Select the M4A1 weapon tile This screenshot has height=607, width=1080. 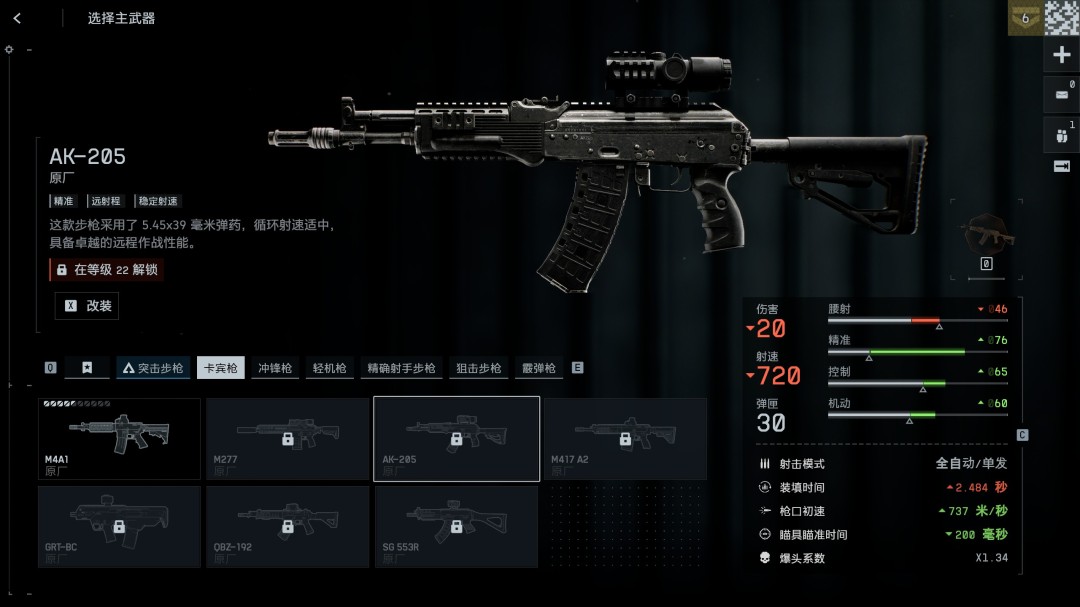(119, 438)
